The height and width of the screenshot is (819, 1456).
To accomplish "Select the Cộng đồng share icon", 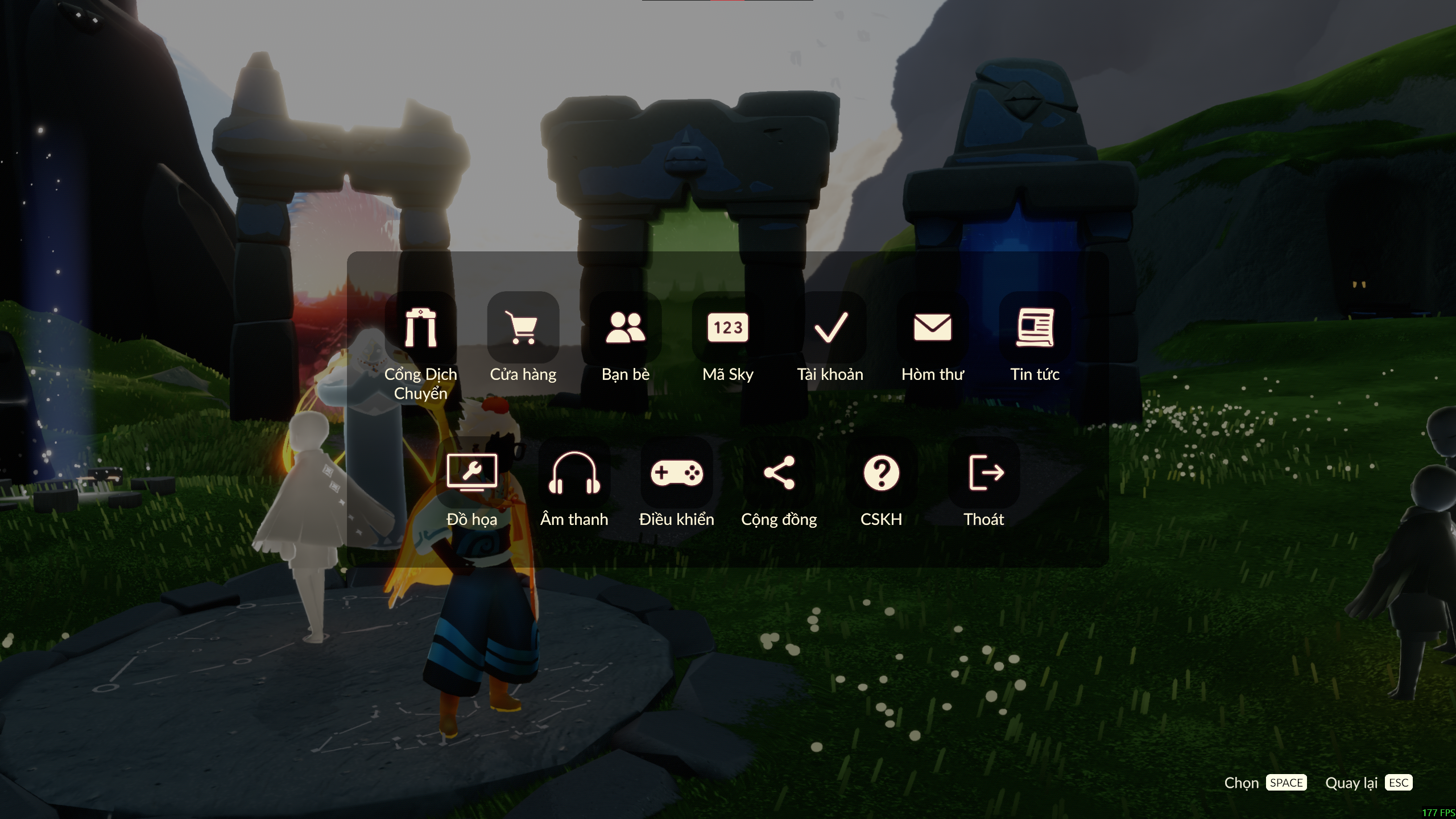I will [x=779, y=473].
